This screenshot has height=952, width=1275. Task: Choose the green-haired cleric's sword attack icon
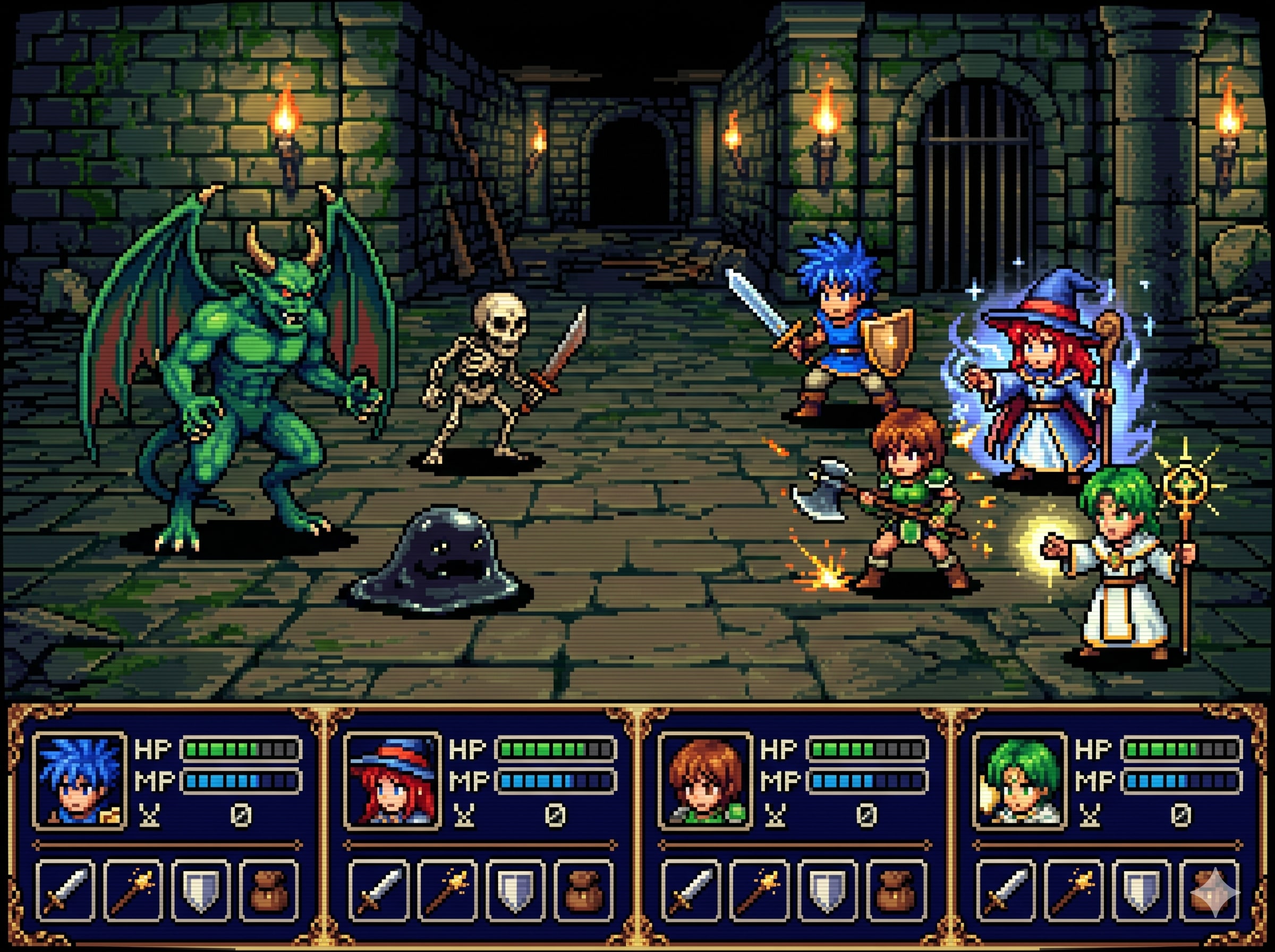click(x=1005, y=890)
